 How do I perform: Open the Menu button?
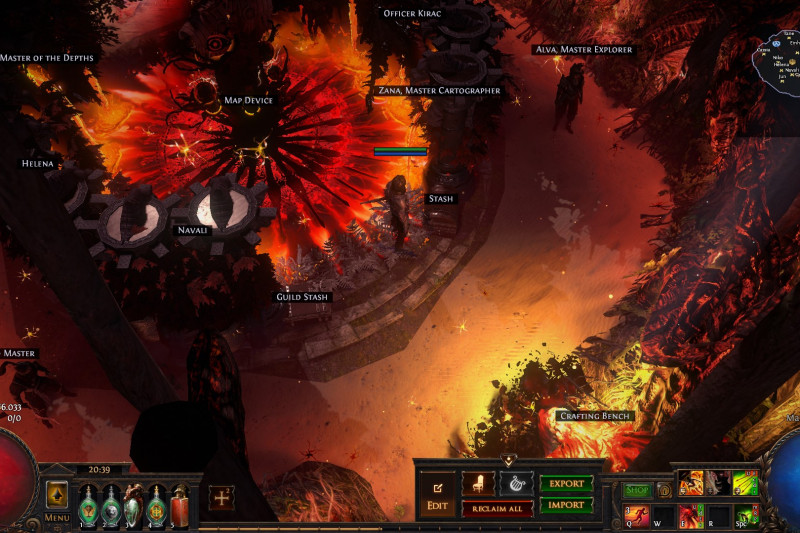57,500
